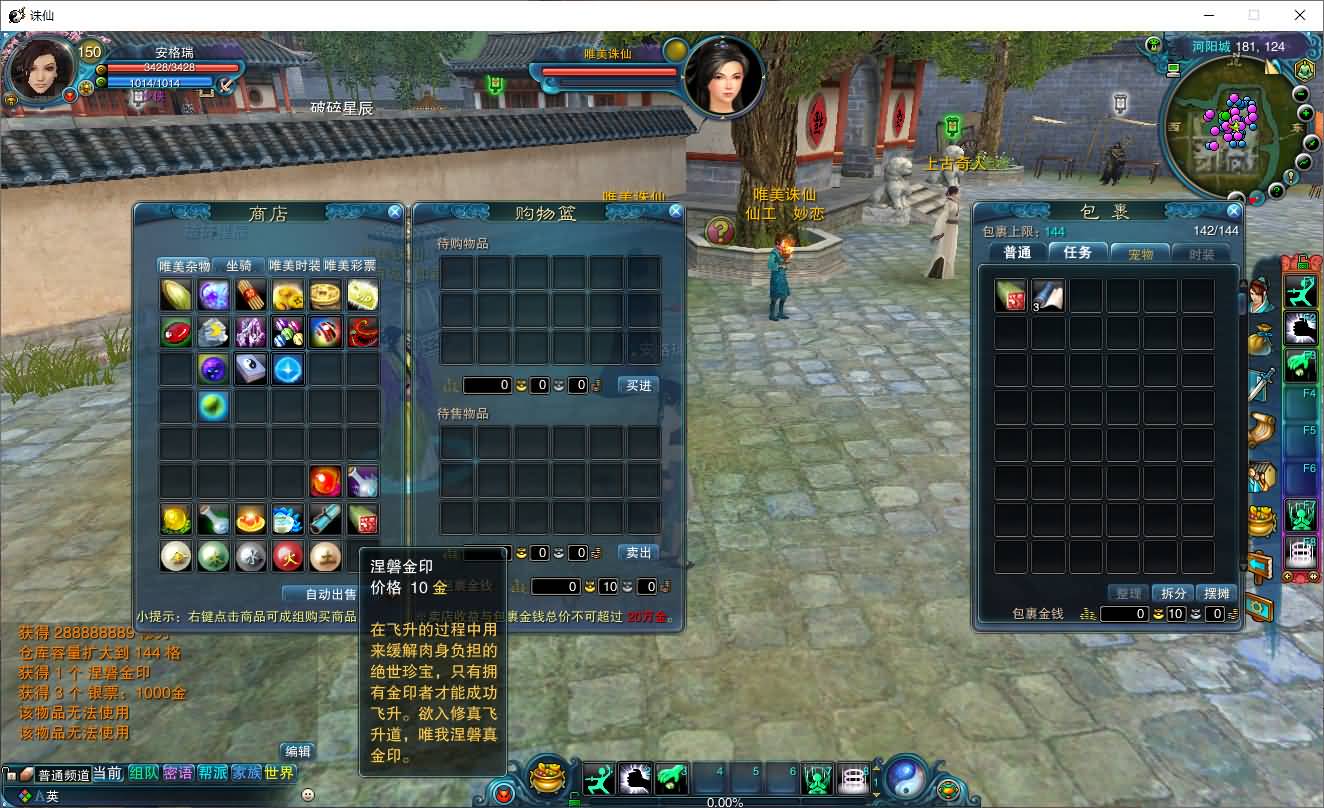1324x808 pixels.
Task: Choose the red 火 fire orb in shop
Action: pyautogui.click(x=288, y=556)
